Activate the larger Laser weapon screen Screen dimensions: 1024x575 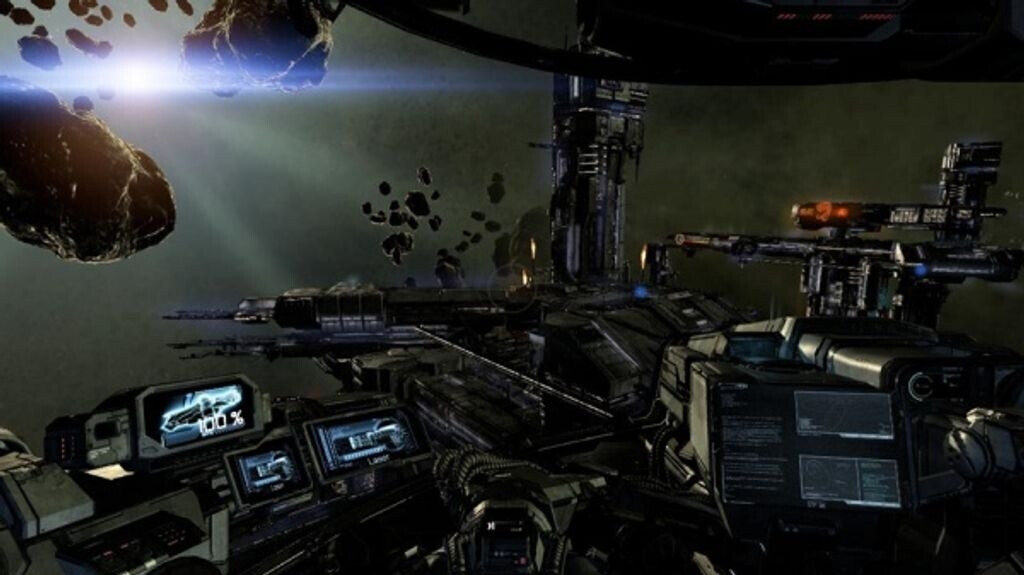[x=366, y=441]
